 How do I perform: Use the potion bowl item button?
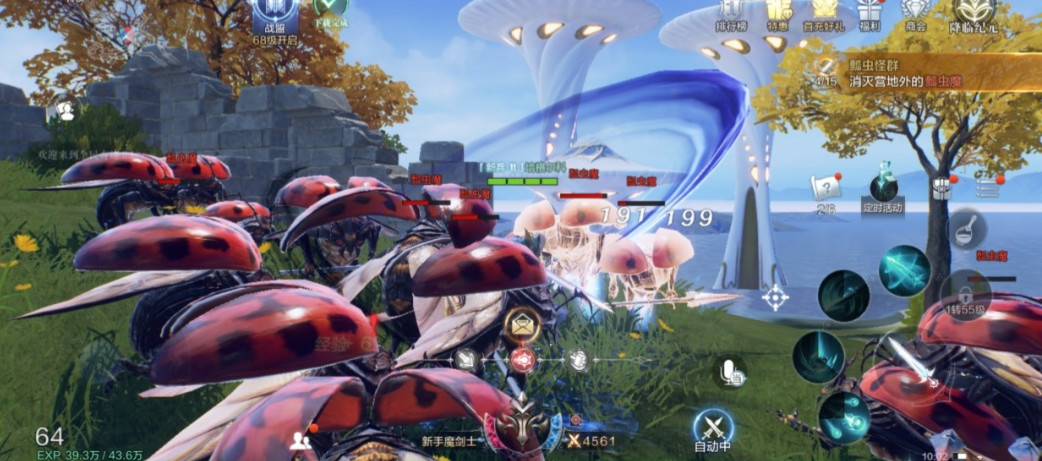(967, 229)
